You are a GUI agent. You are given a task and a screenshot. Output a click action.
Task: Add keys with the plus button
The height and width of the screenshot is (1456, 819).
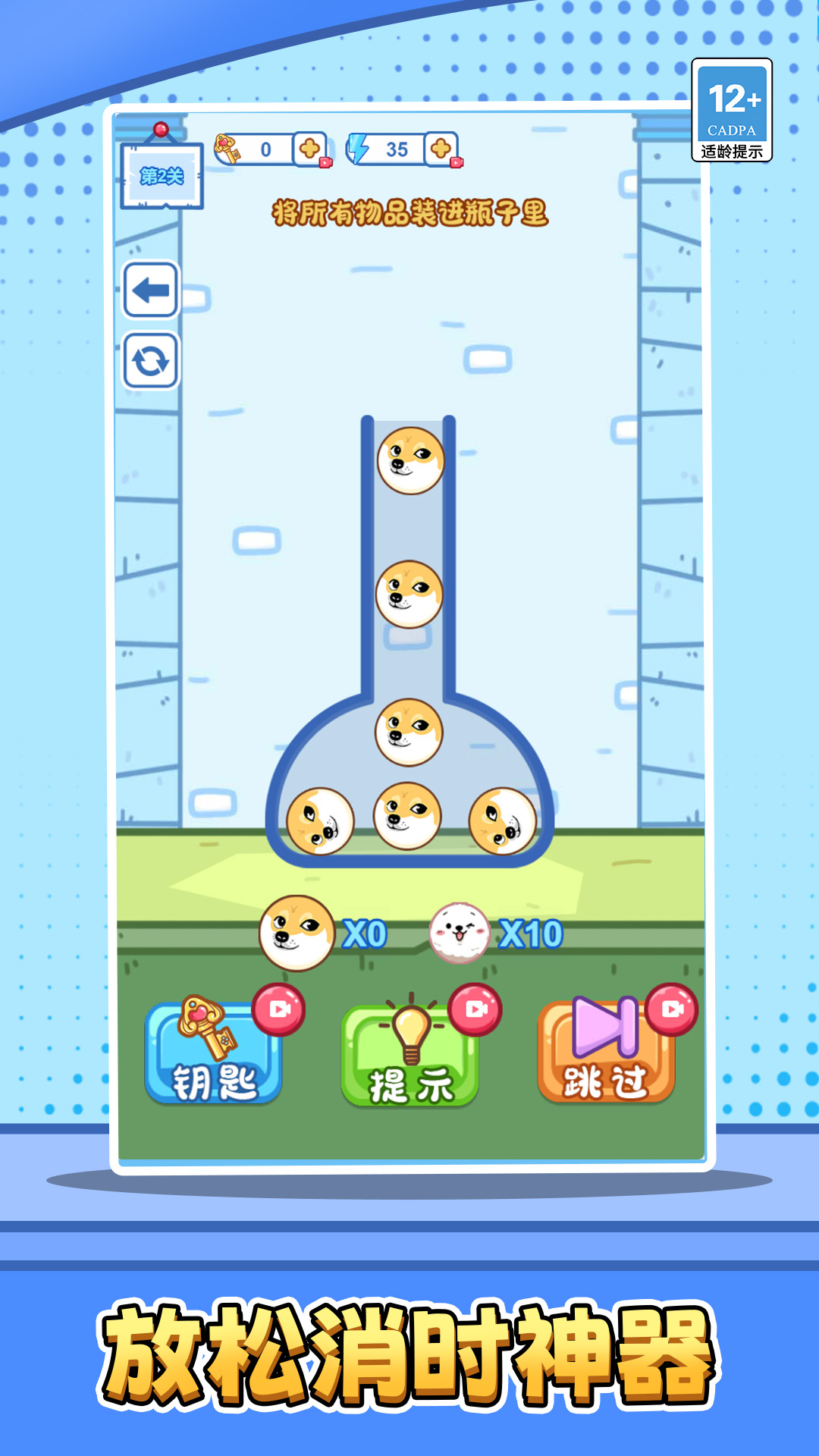(309, 149)
